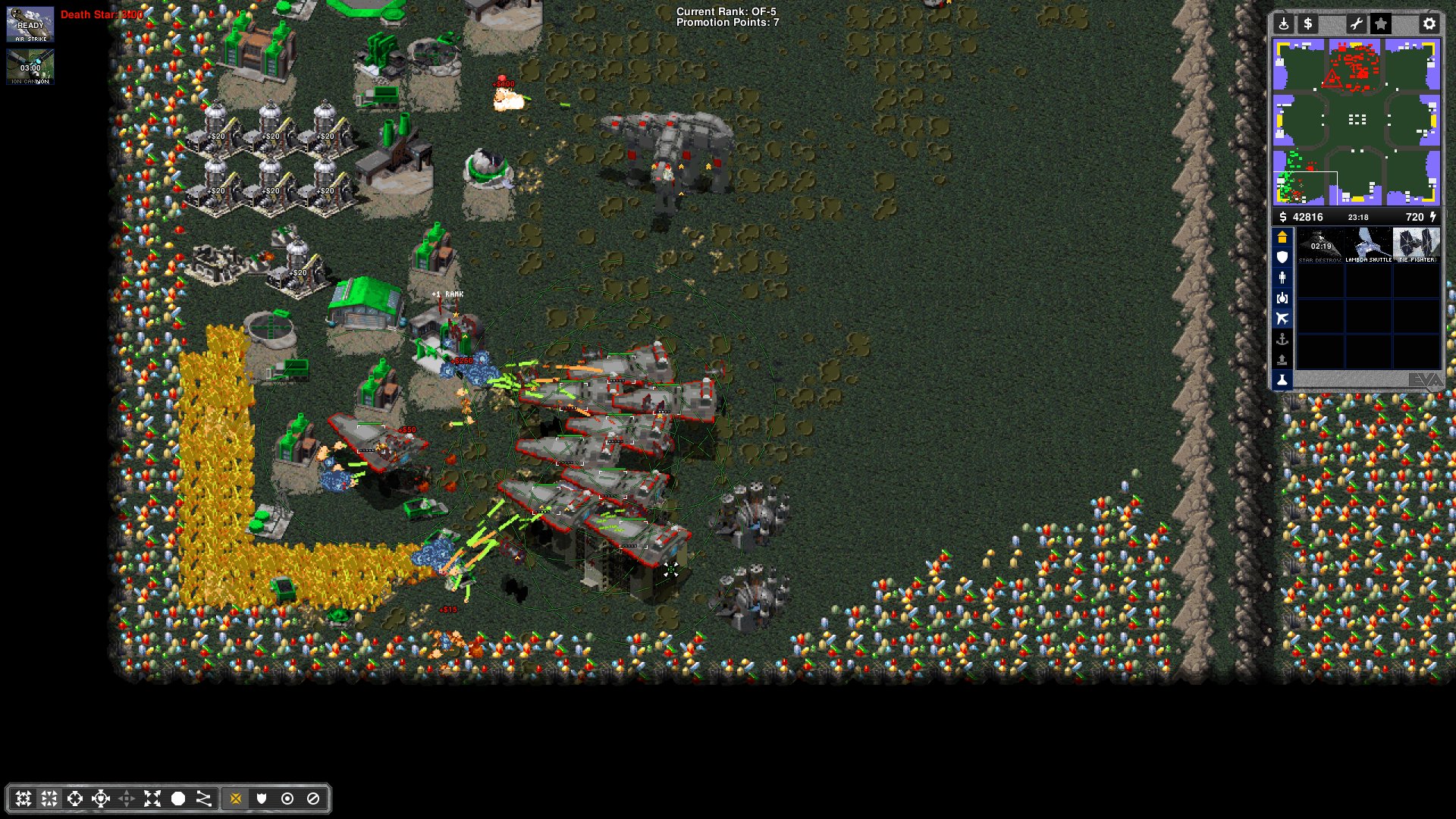
Task: Build a TIE Fighter
Action: [1416, 246]
